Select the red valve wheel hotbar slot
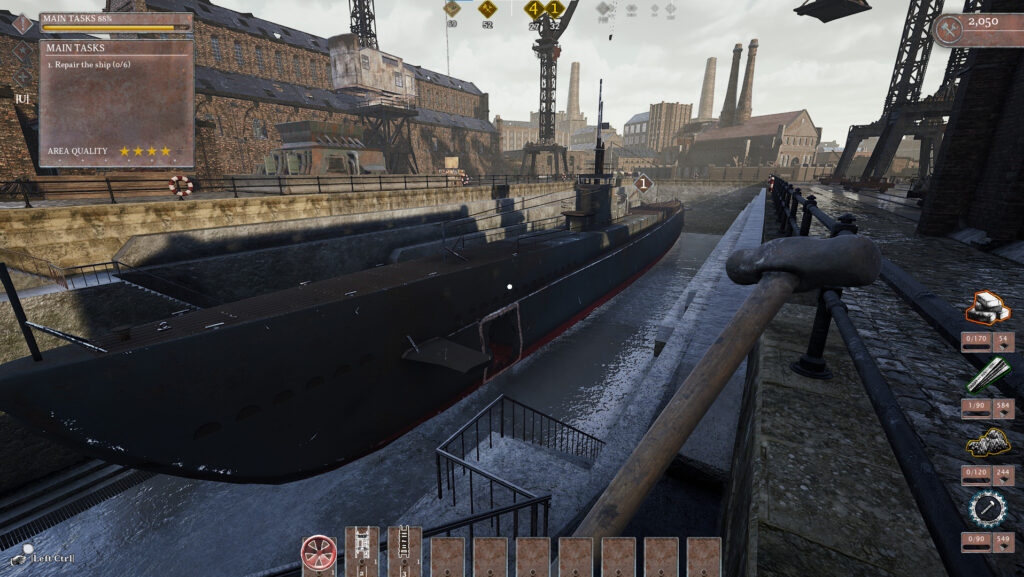1024x577 pixels. click(x=318, y=555)
